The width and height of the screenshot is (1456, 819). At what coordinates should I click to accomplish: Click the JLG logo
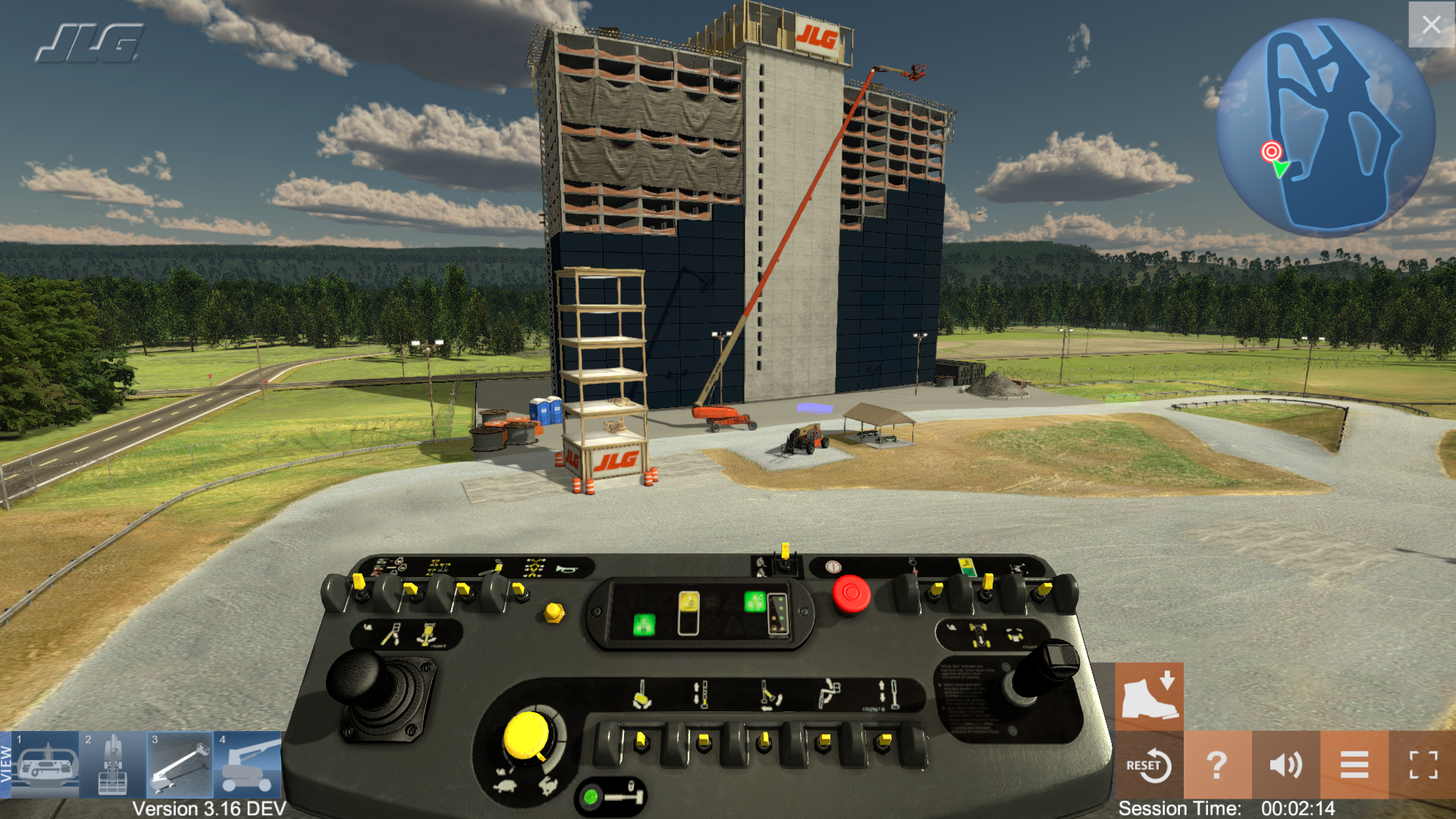(89, 43)
